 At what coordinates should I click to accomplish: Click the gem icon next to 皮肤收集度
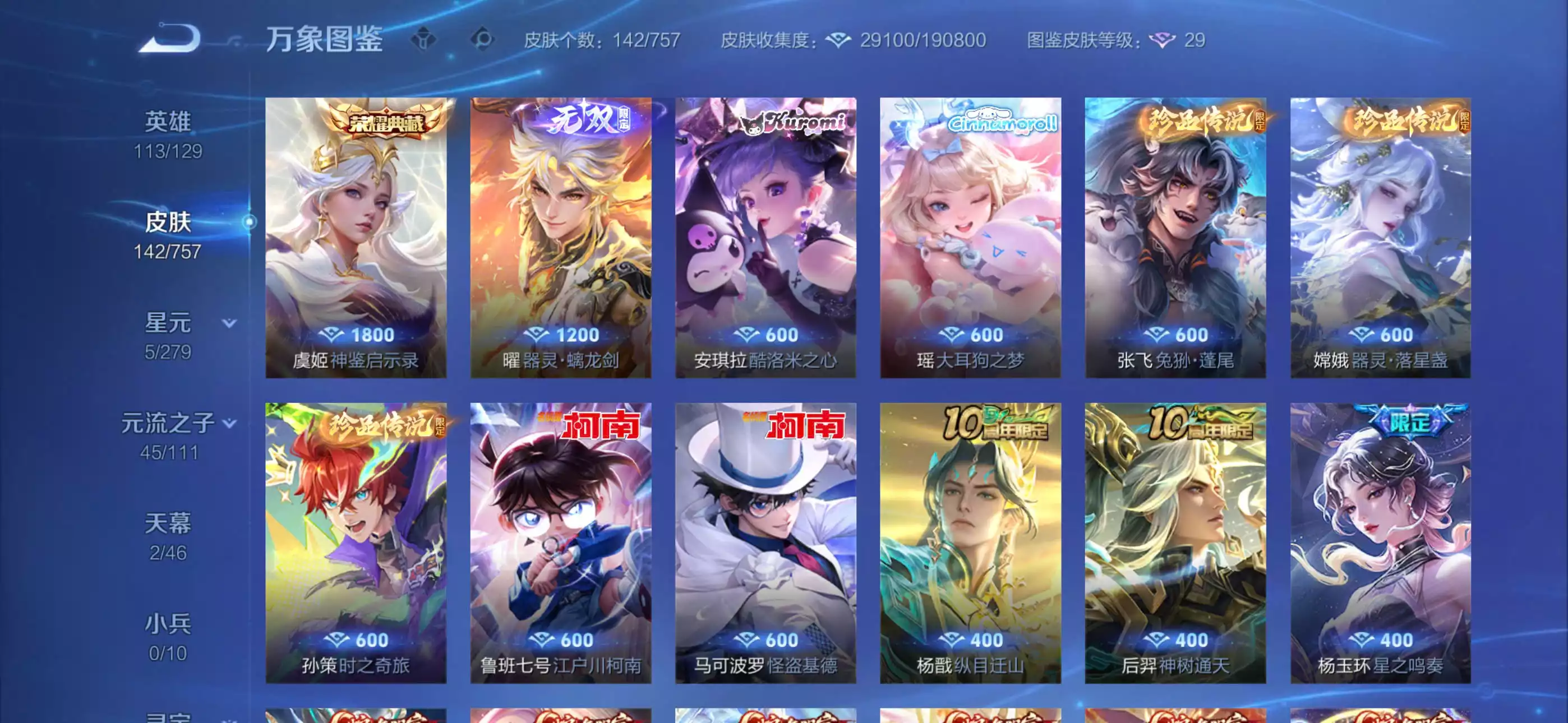[840, 40]
